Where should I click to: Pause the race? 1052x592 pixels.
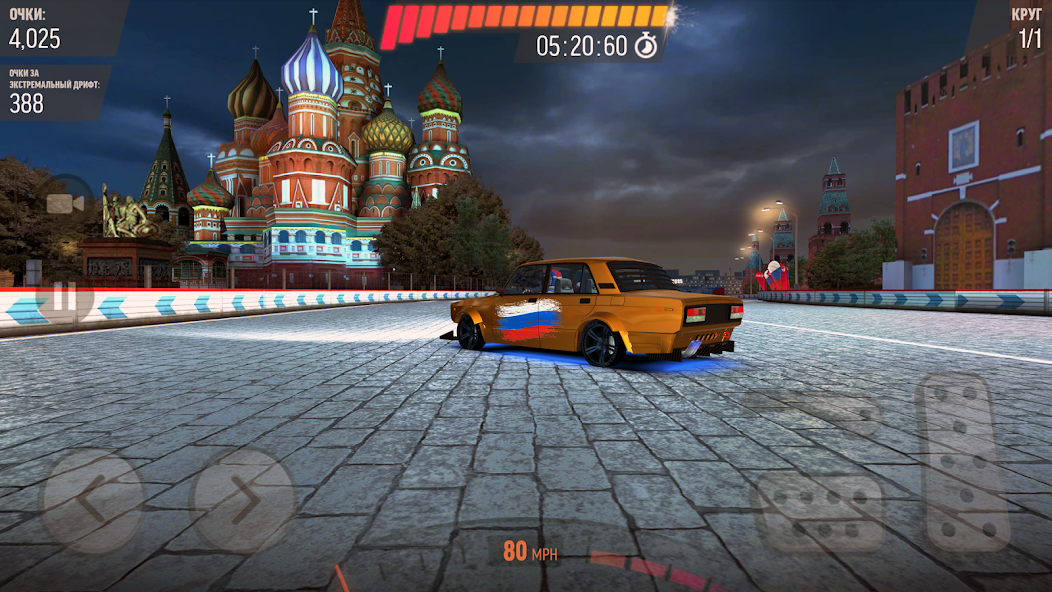[x=64, y=297]
